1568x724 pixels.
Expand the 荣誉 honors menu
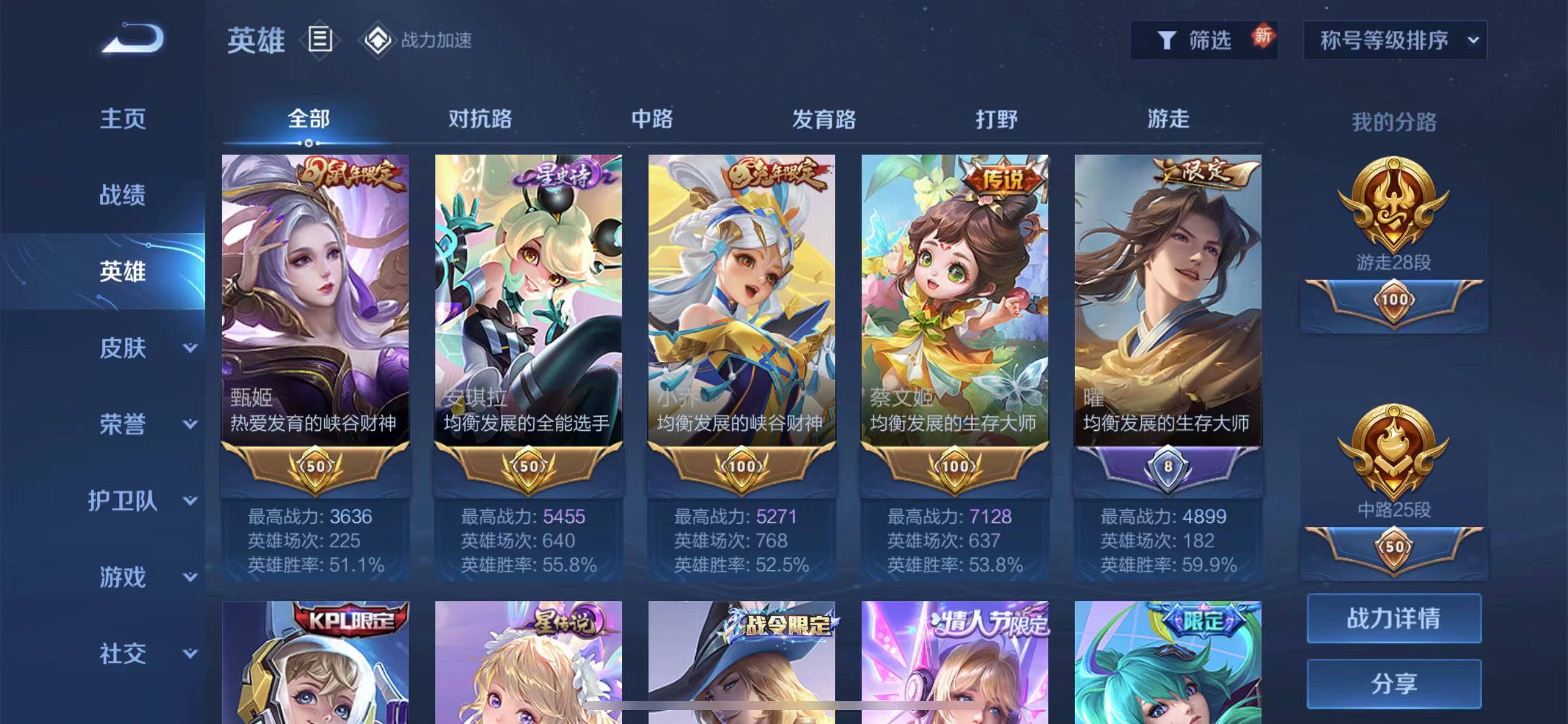pyautogui.click(x=146, y=424)
